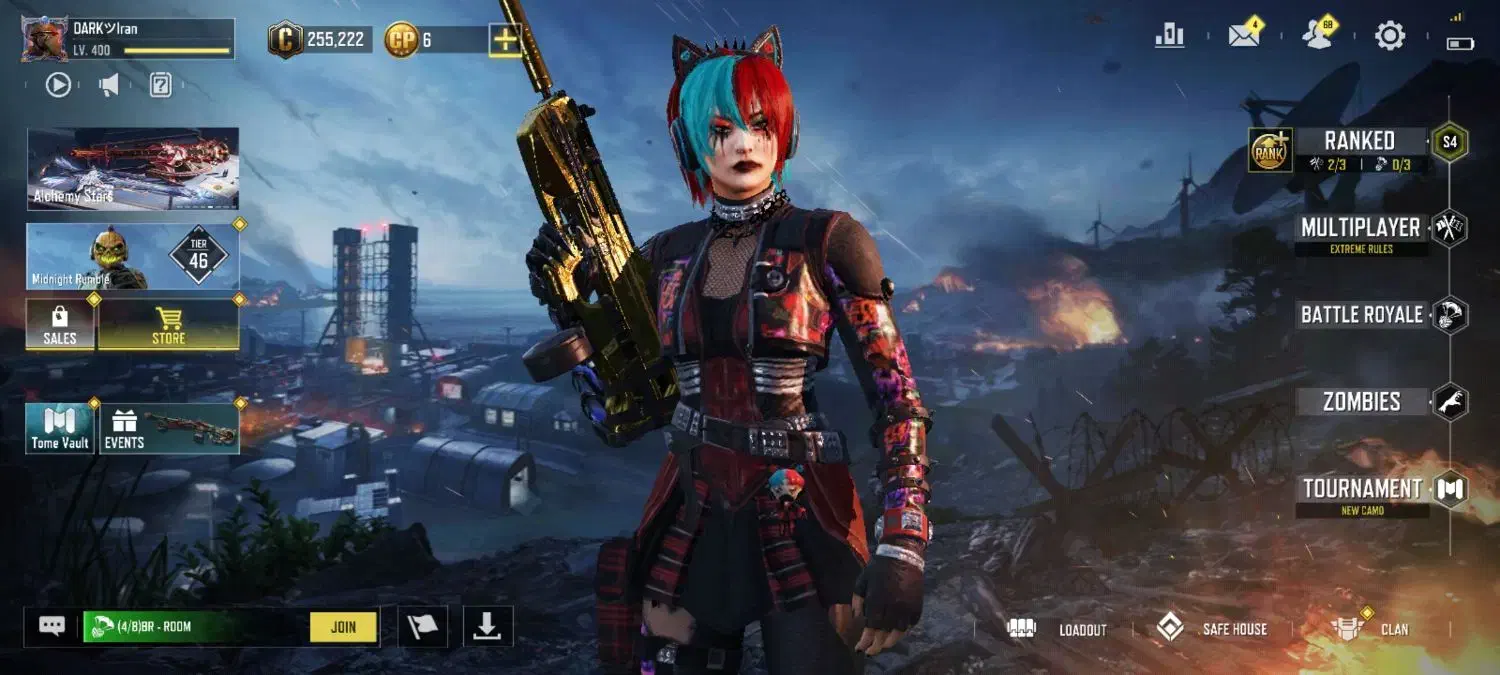Go to the Store
Image resolution: width=1500 pixels, height=675 pixels.
(168, 325)
